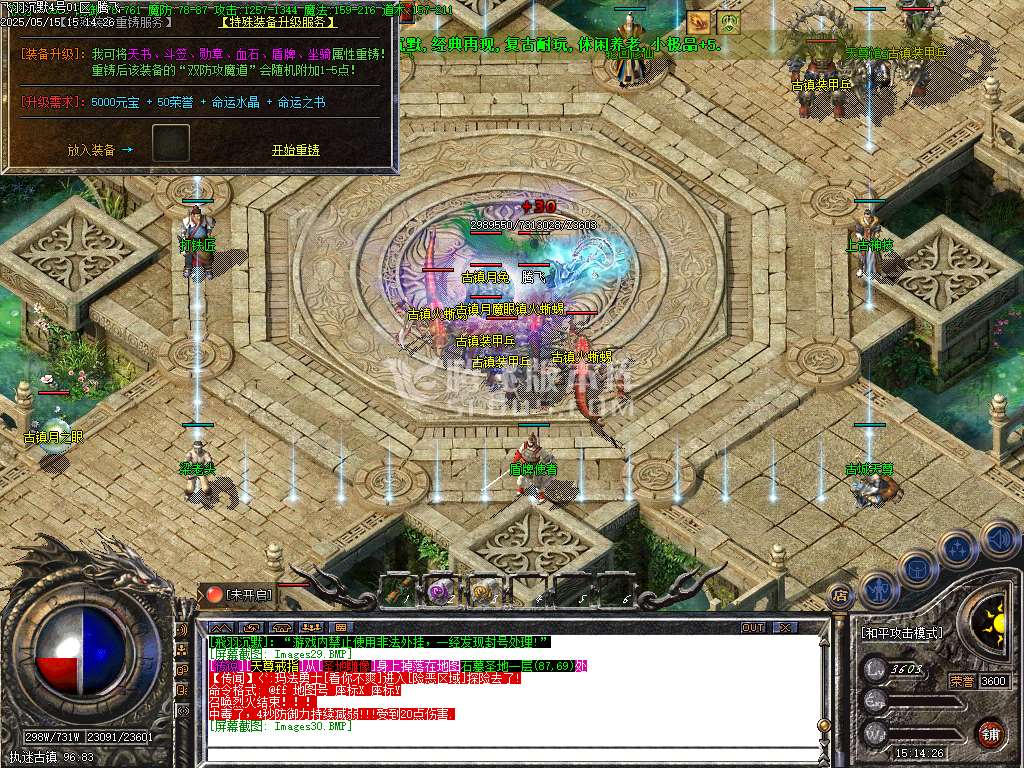Click the orange scroll buff icon at top

tap(699, 21)
